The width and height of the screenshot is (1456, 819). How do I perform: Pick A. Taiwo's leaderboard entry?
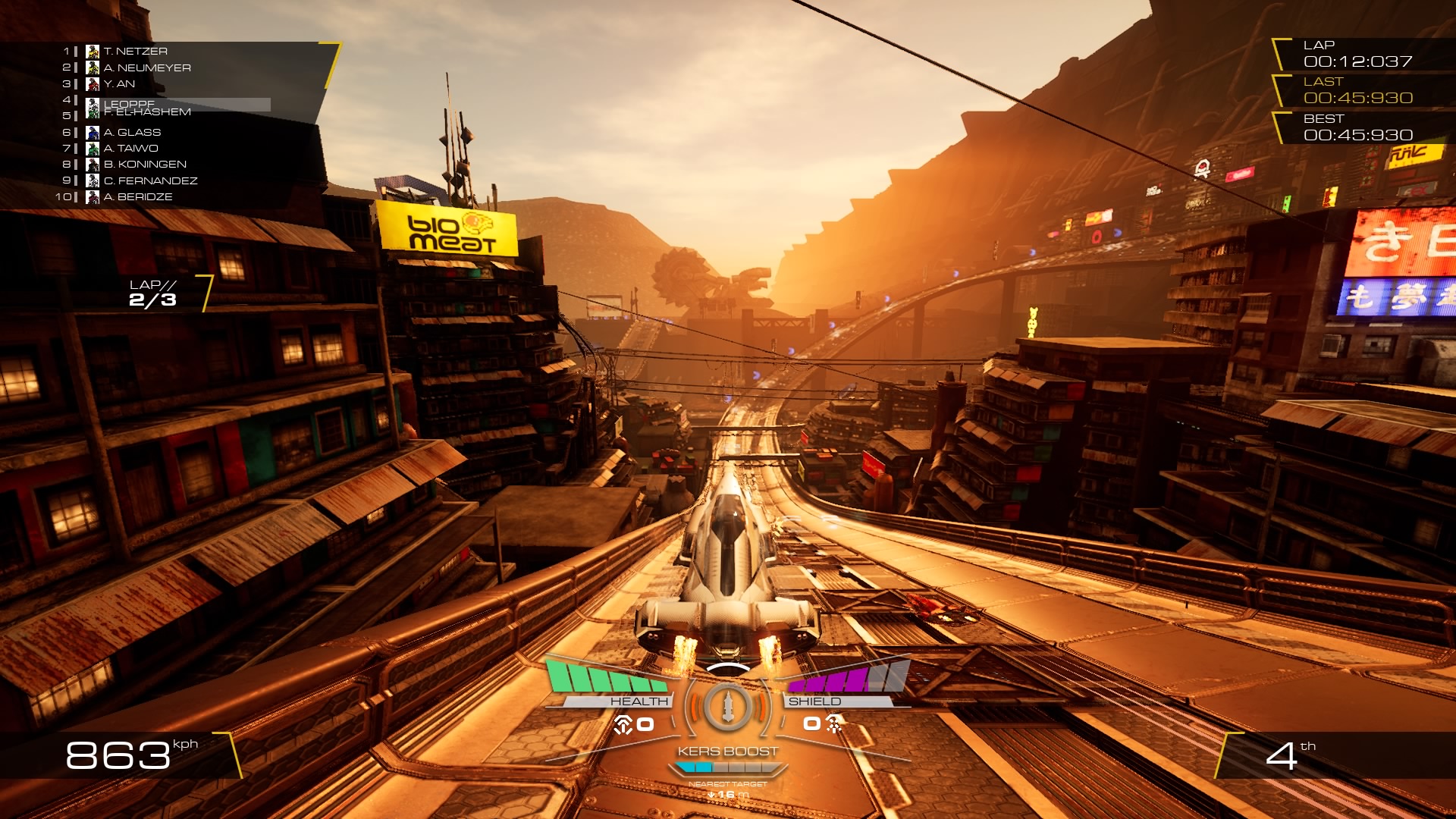coord(130,149)
